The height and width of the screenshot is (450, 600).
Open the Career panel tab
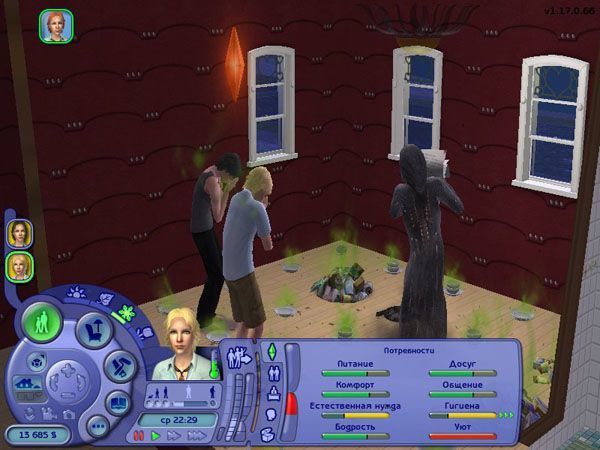tap(271, 394)
